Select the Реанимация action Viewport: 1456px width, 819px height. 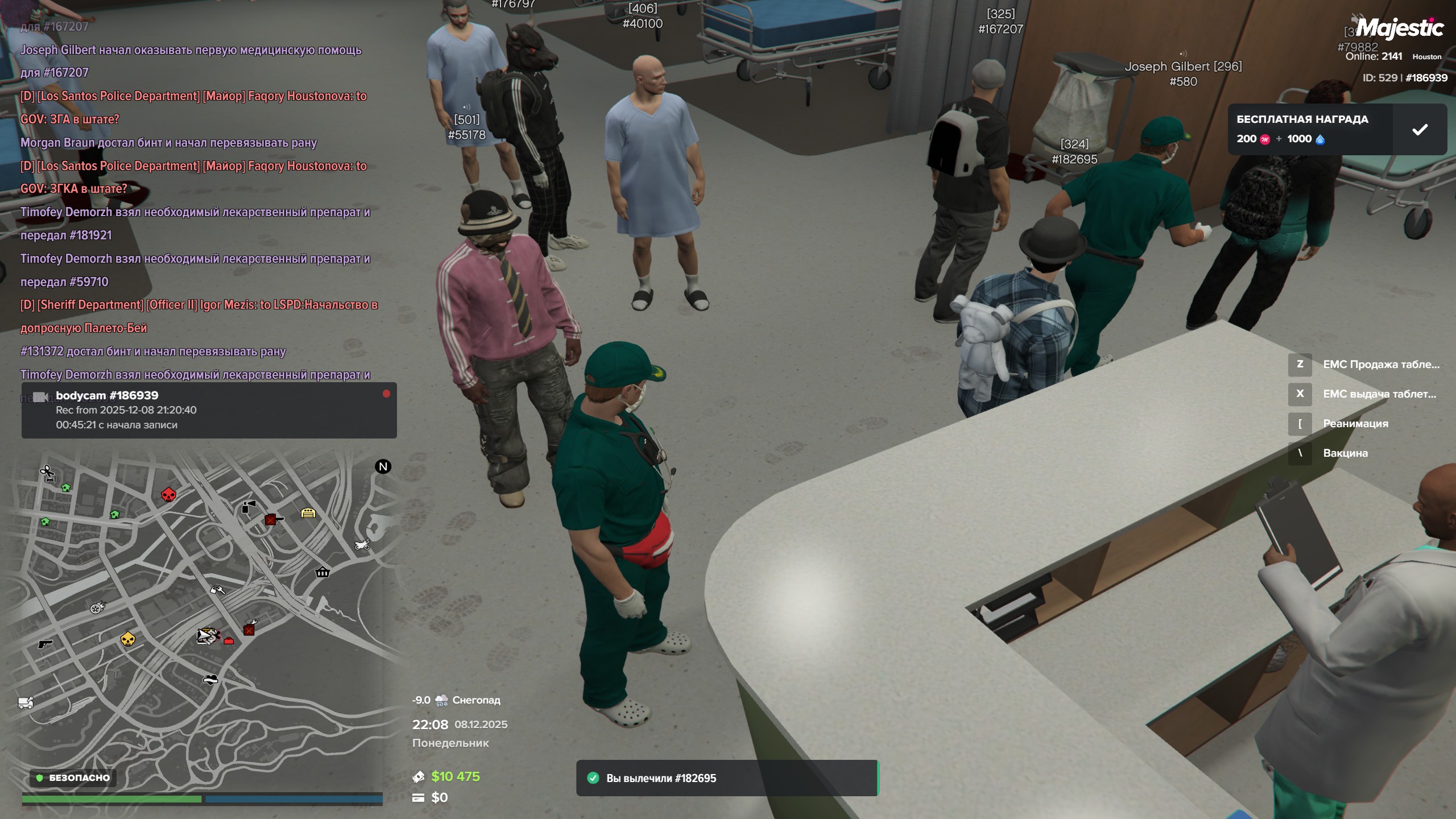click(x=1355, y=424)
